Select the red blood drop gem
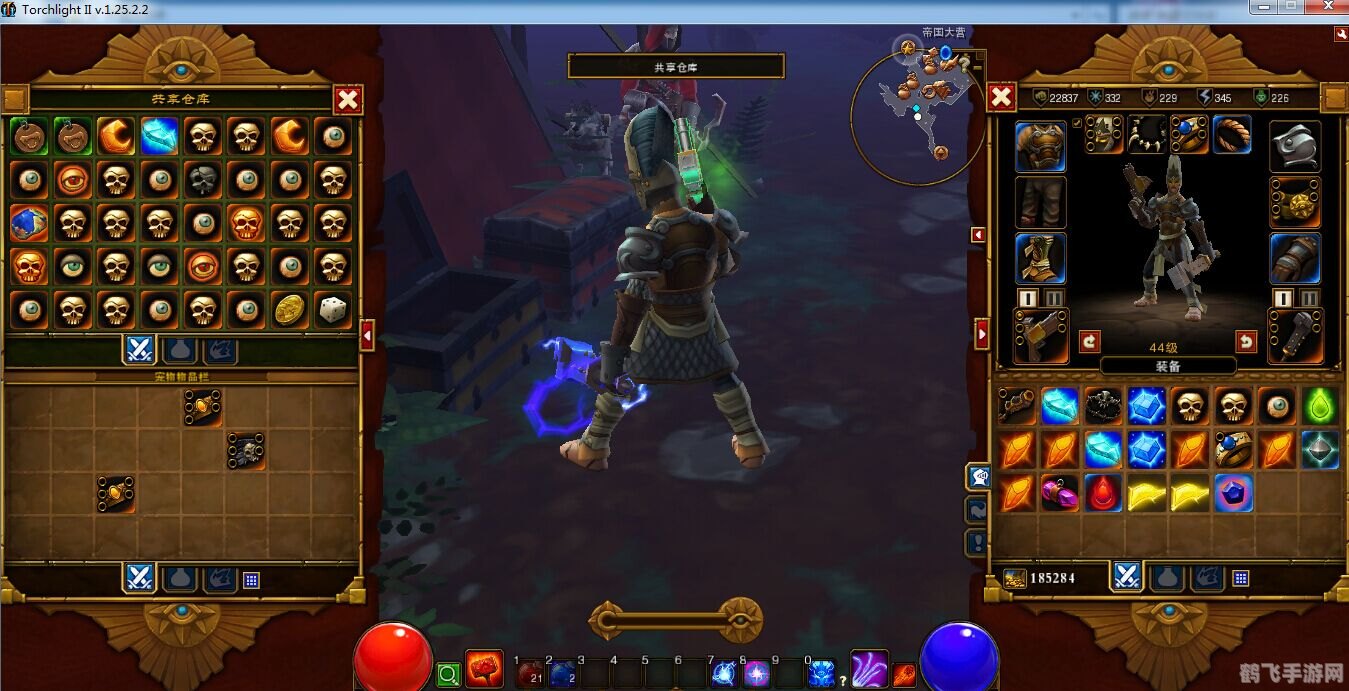 click(1103, 493)
